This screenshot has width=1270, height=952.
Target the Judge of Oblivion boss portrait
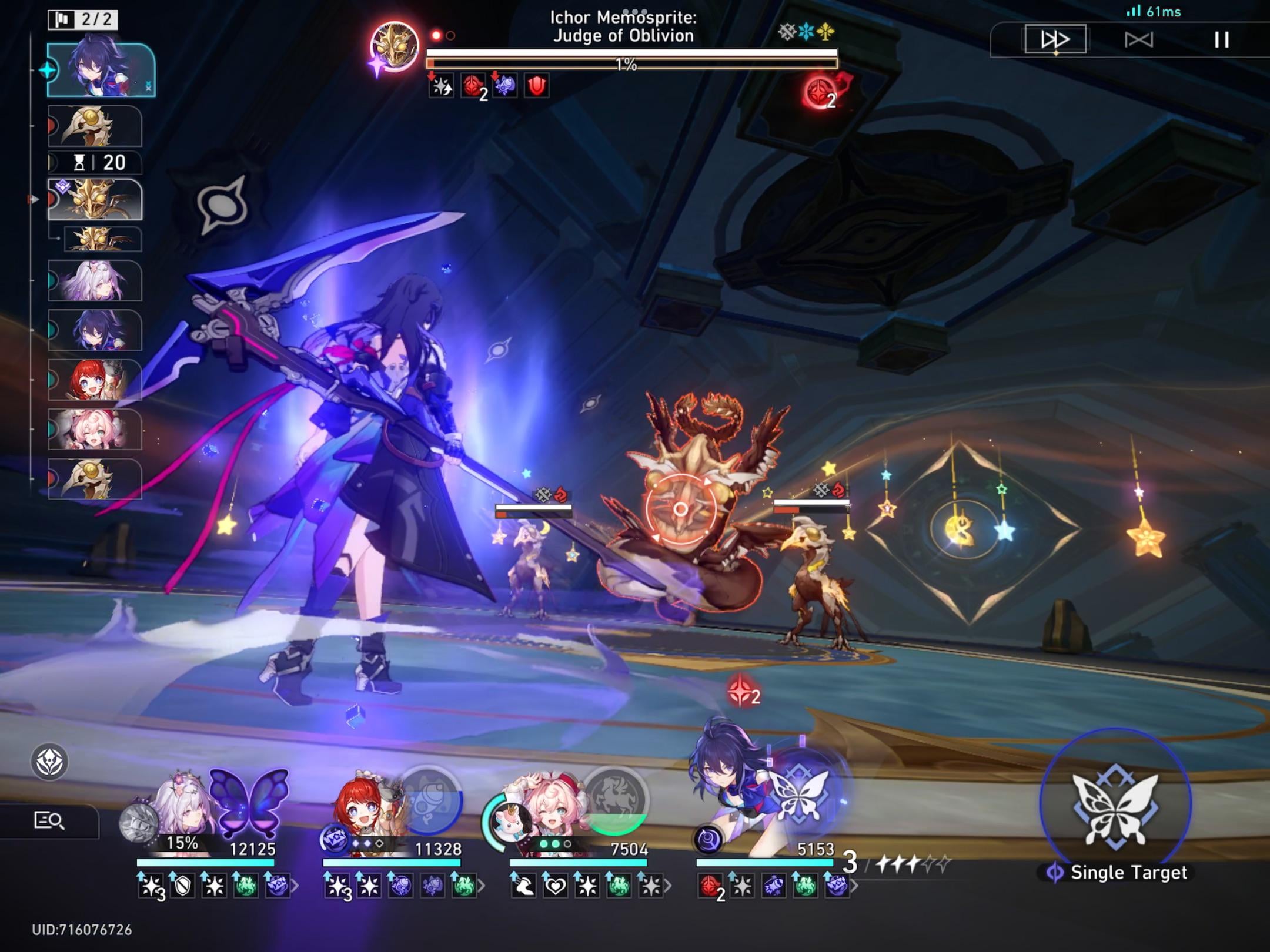click(x=395, y=47)
